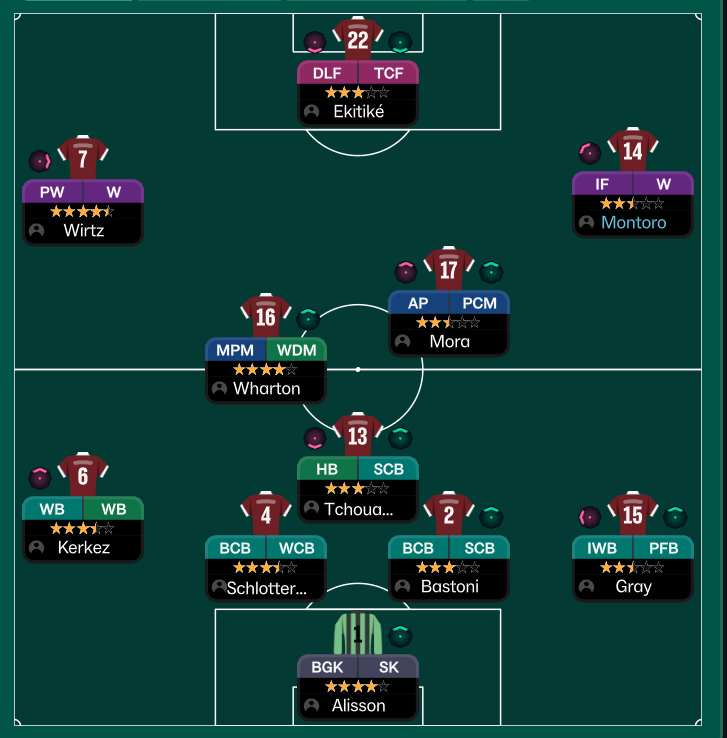727x738 pixels.
Task: Click Montoro's IF role label
Action: click(602, 184)
